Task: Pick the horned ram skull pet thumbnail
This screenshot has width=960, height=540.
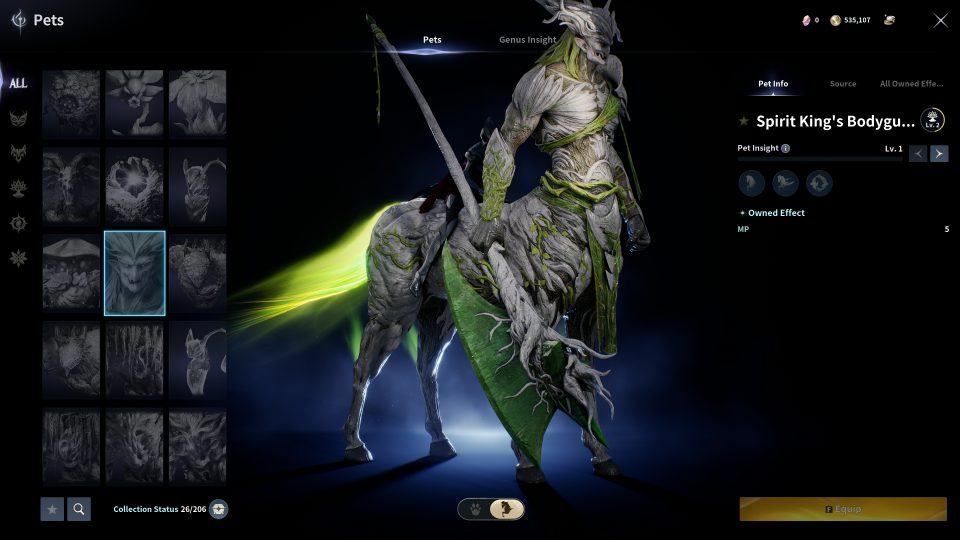Action: point(71,186)
